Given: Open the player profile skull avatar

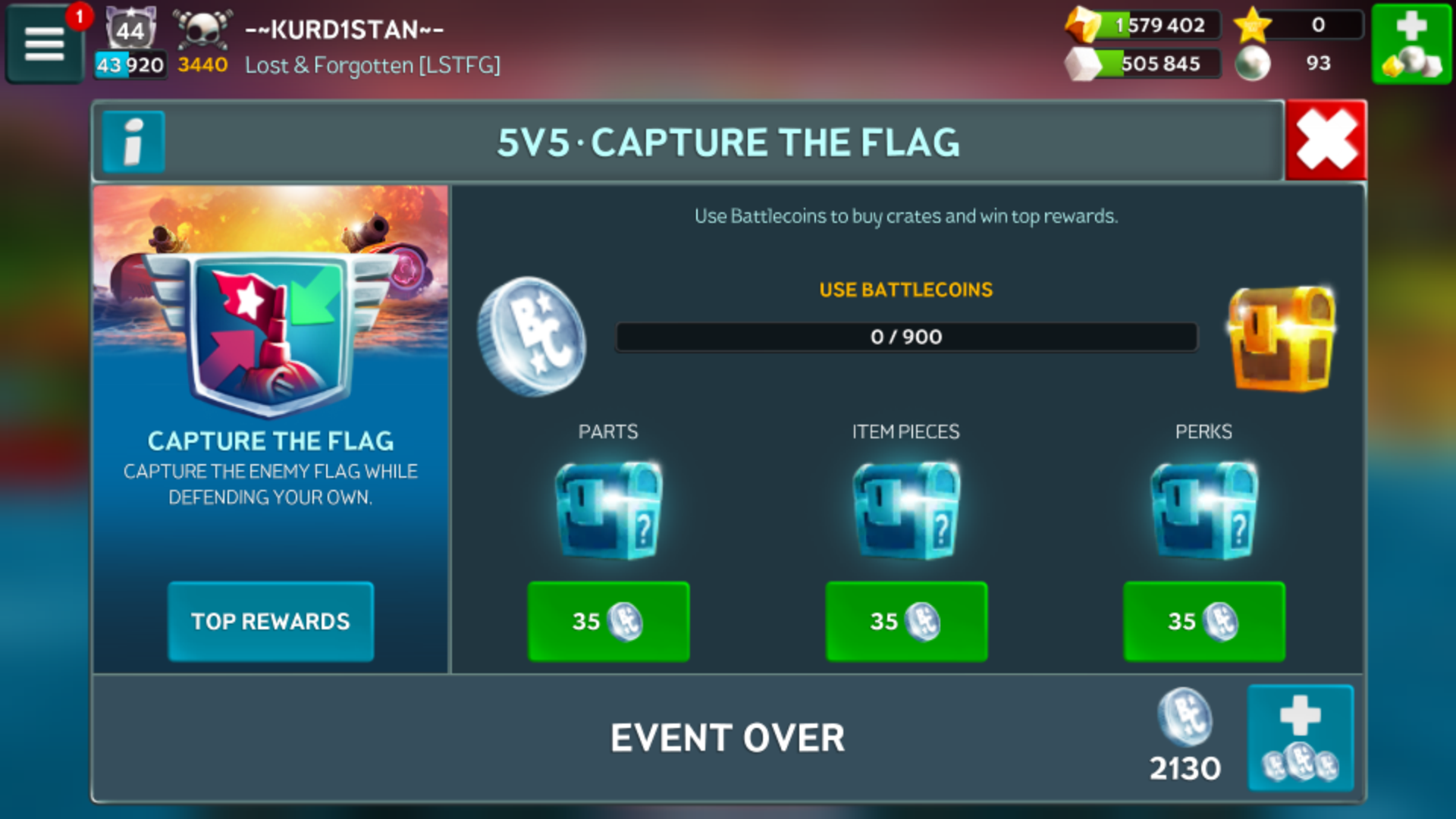Looking at the screenshot, I should (x=202, y=30).
